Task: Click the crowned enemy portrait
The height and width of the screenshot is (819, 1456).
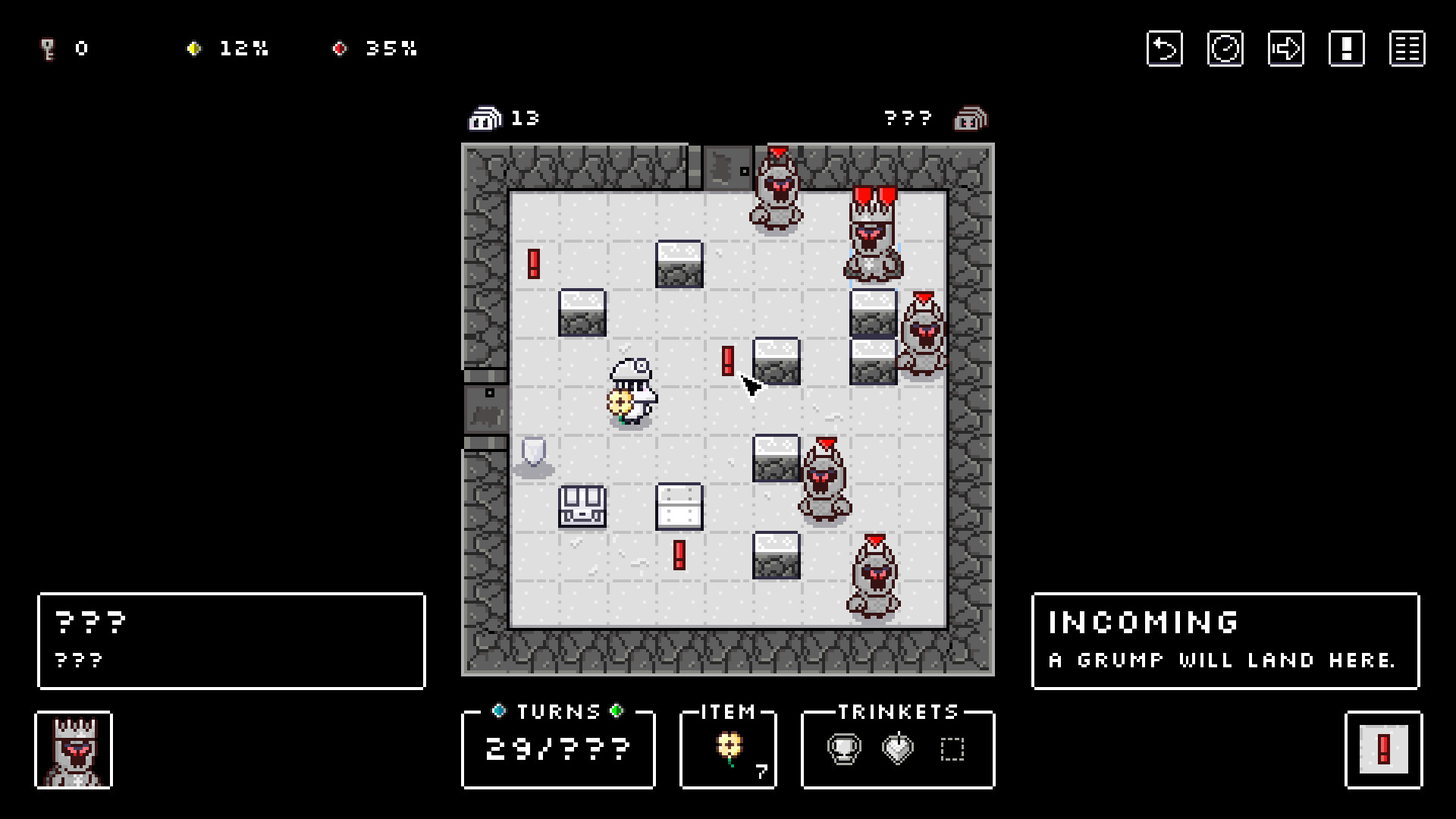Action: click(x=74, y=750)
